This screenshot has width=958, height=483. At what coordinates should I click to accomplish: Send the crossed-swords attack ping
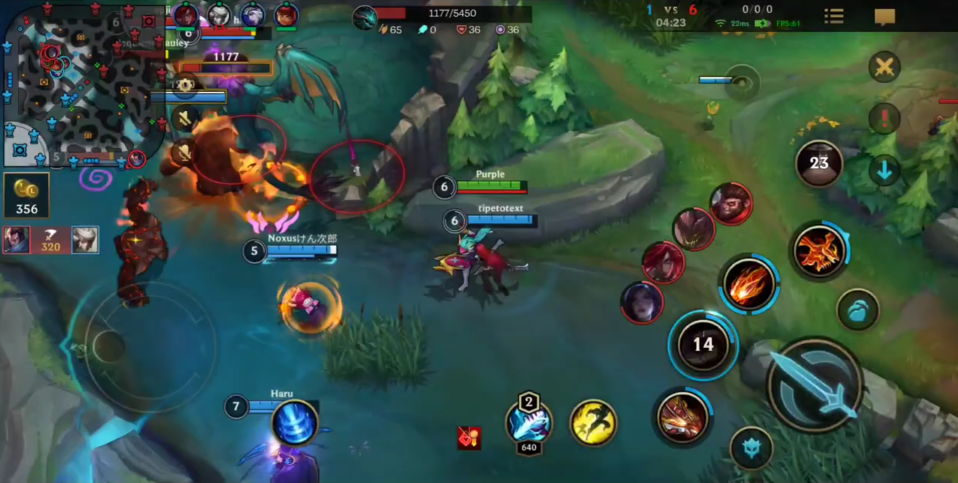(884, 68)
